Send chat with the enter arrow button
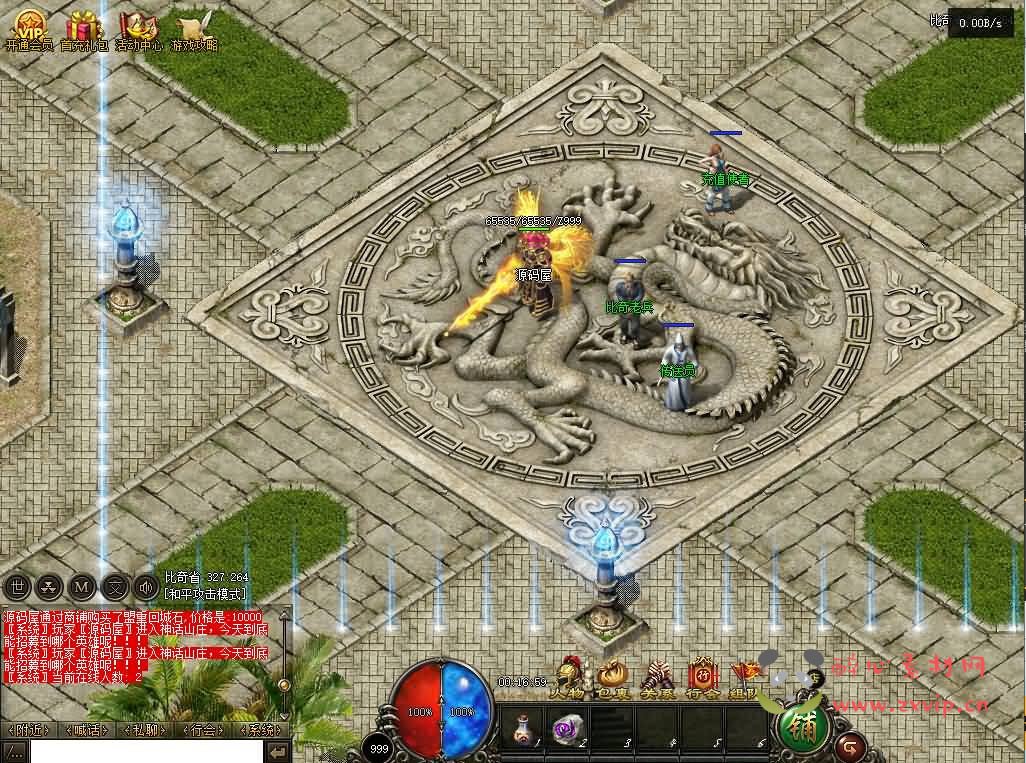 point(278,751)
